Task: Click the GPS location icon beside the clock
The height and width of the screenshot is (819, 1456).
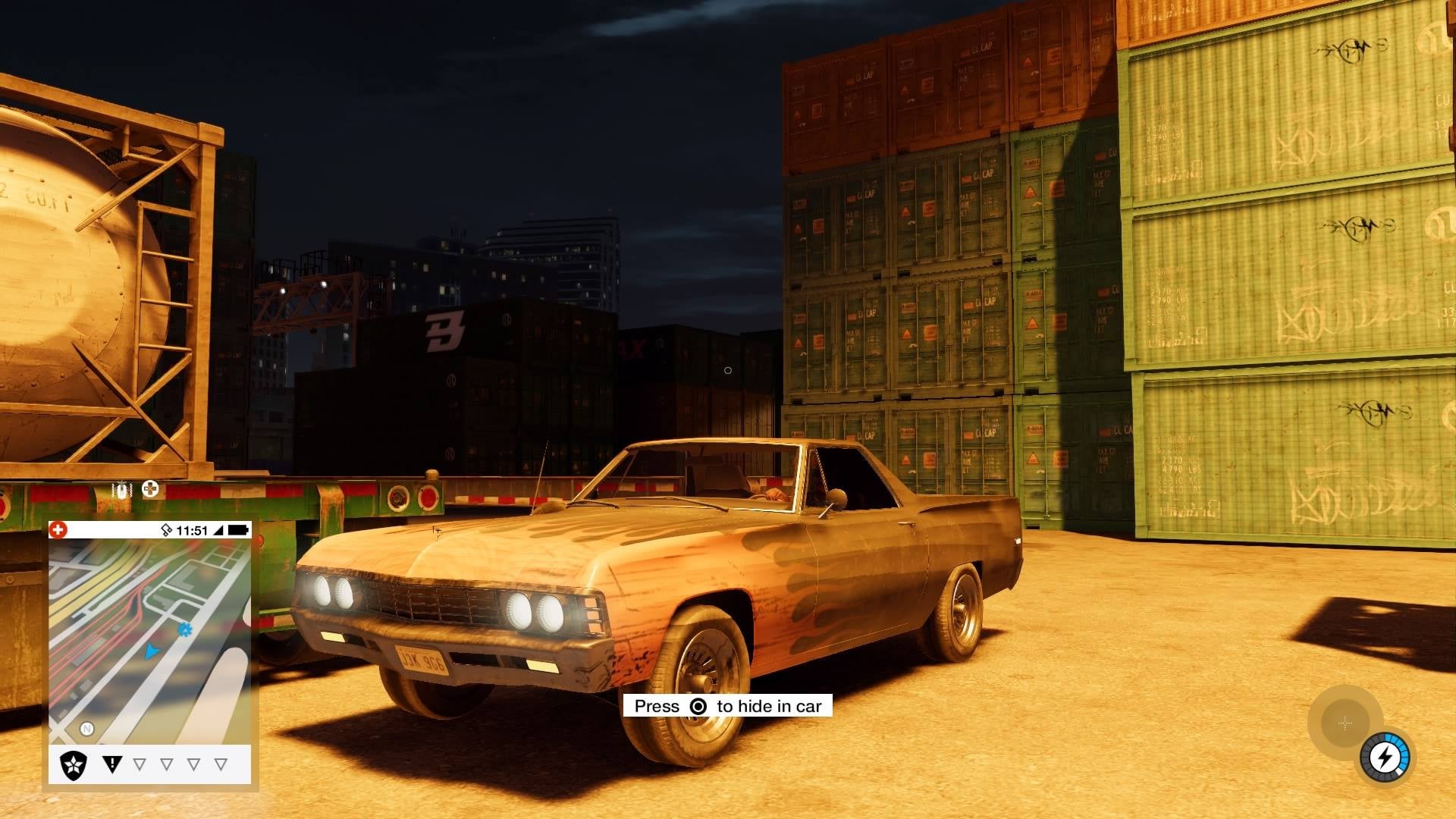Action: pyautogui.click(x=166, y=529)
